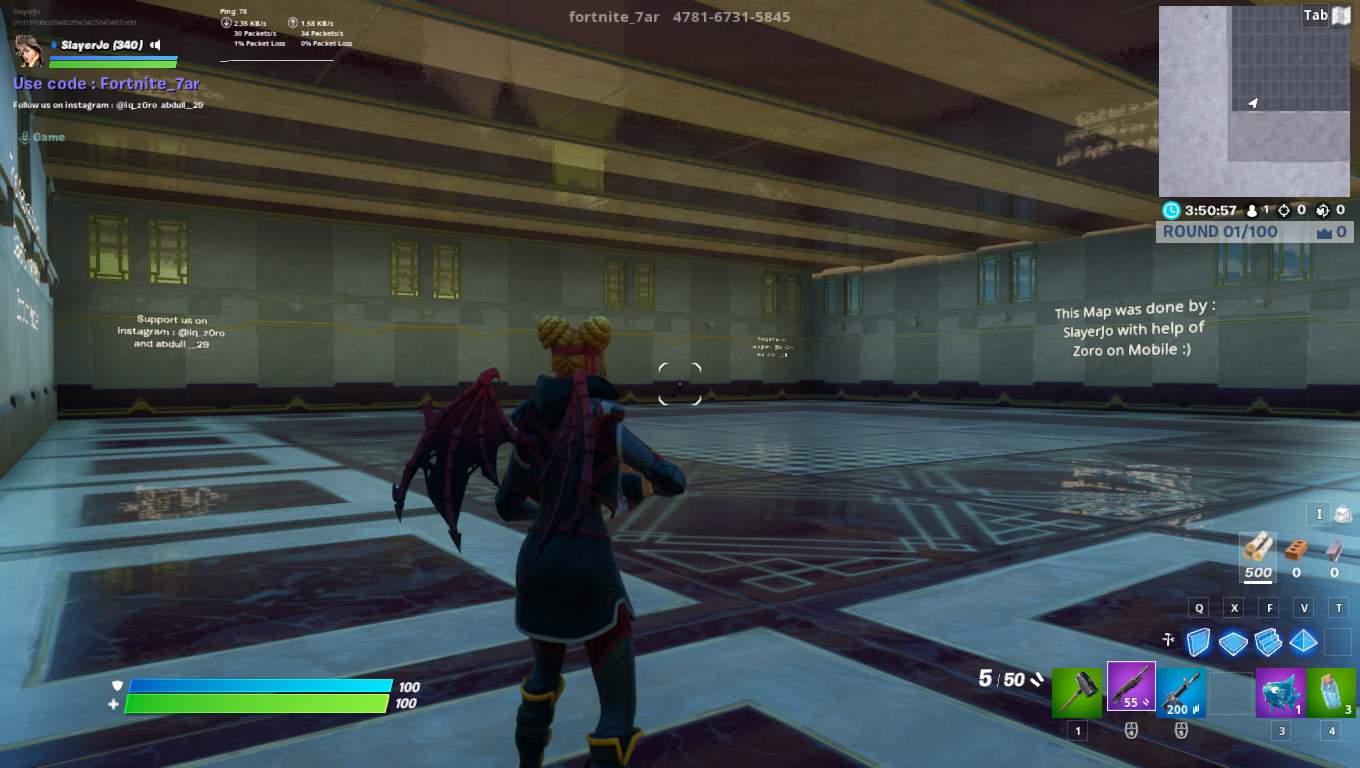
Task: Select the pickaxe hammer hotbar slot
Action: pyautogui.click(x=1077, y=692)
